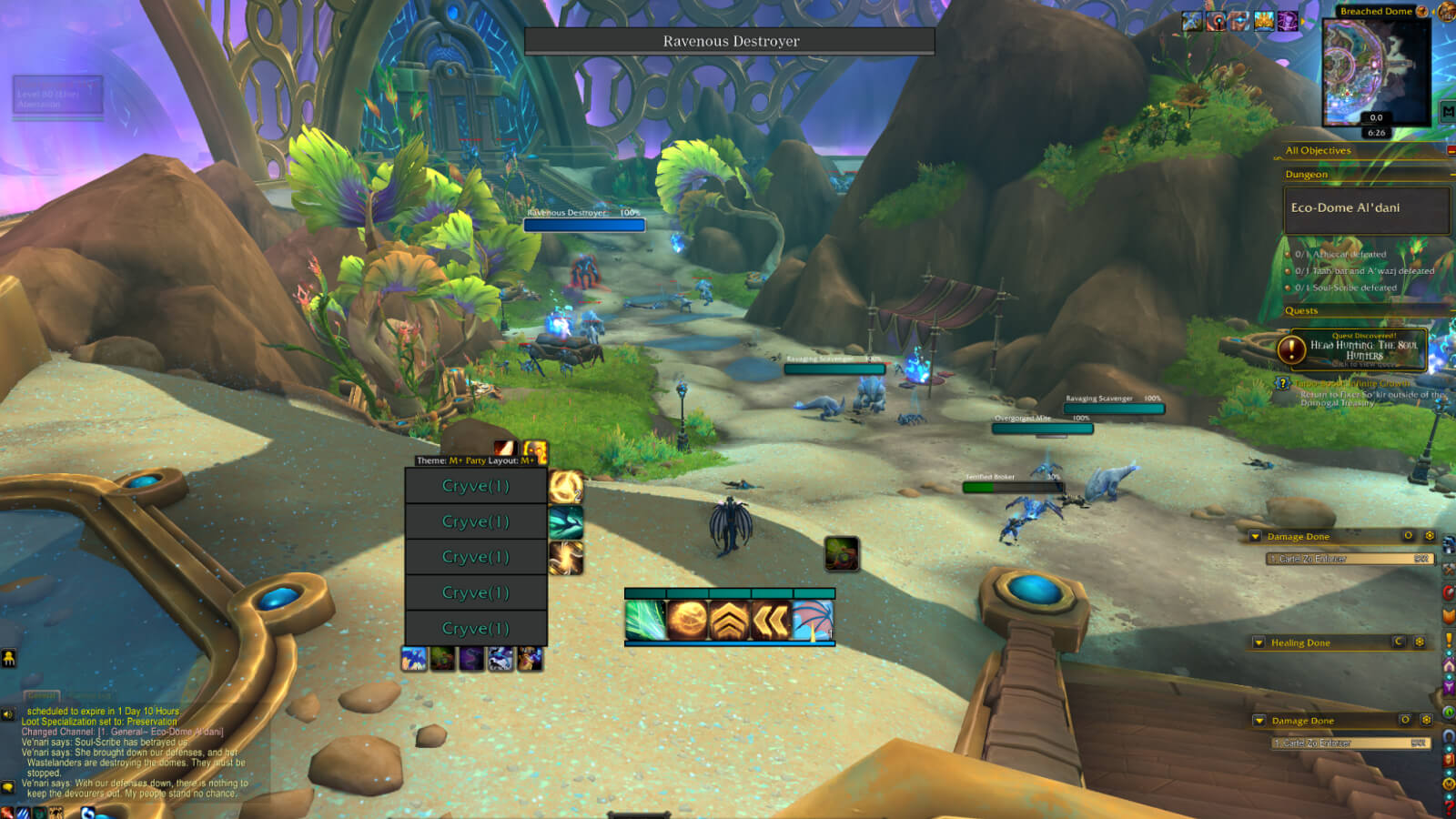
Task: Cast the fiery orb ability on the bar
Action: coord(688,620)
